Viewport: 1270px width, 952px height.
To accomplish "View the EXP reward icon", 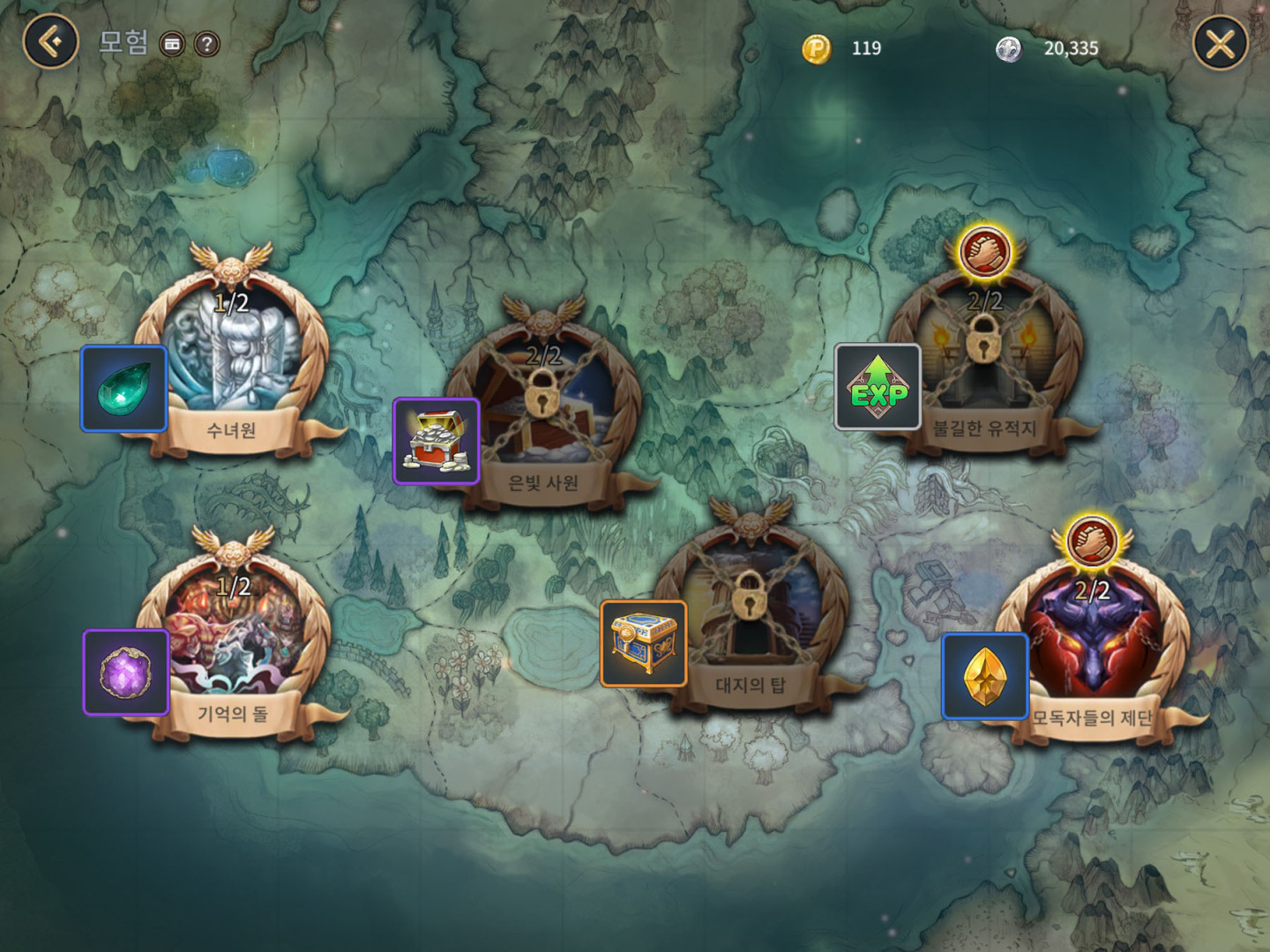I will click(878, 386).
